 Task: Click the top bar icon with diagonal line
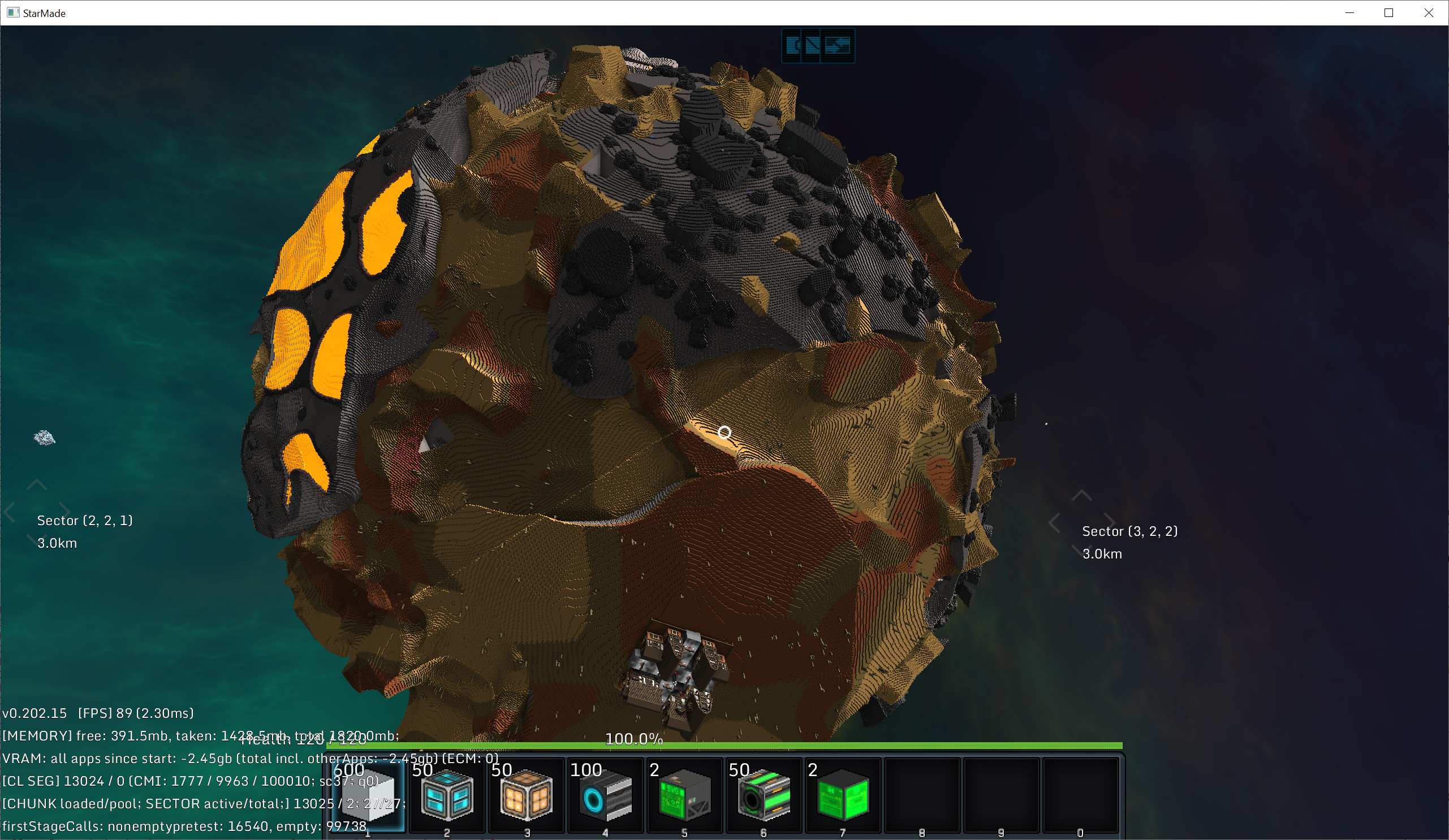tap(813, 45)
